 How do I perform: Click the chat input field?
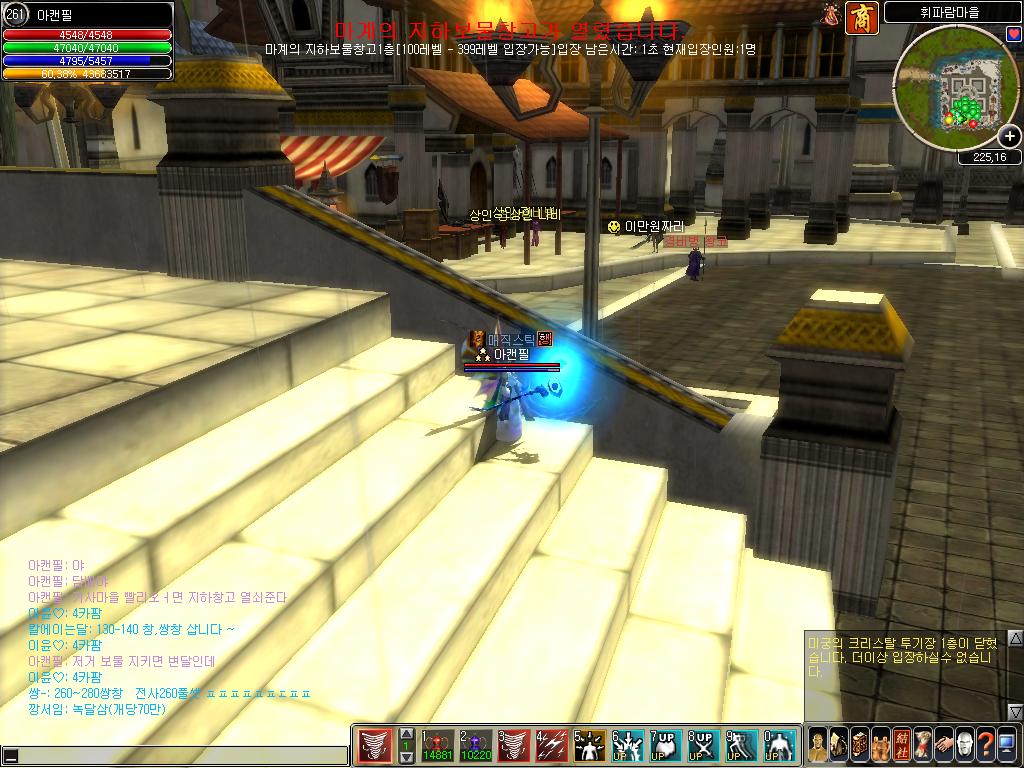[180, 755]
